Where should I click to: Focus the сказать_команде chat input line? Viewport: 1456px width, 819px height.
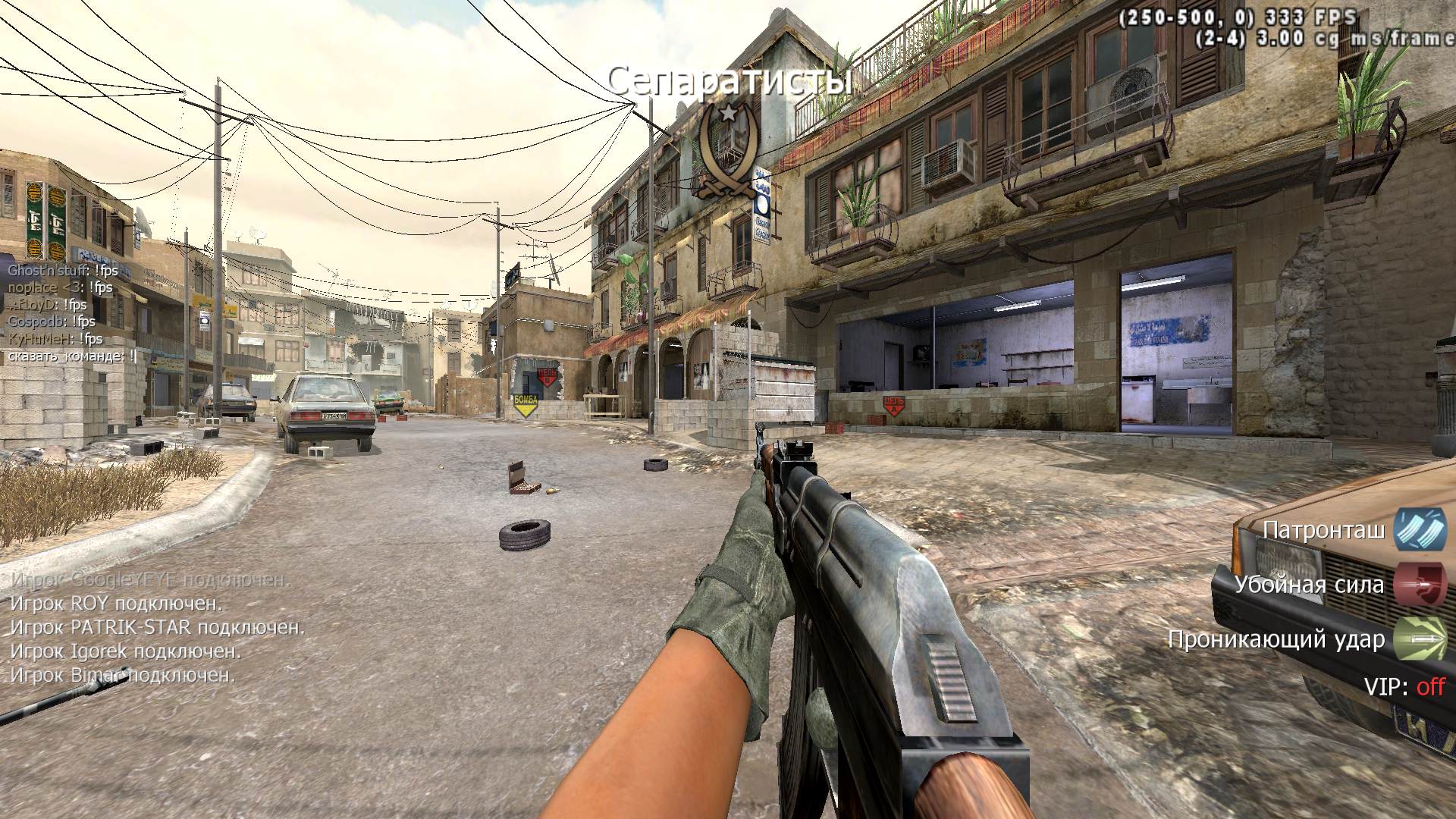(x=73, y=356)
